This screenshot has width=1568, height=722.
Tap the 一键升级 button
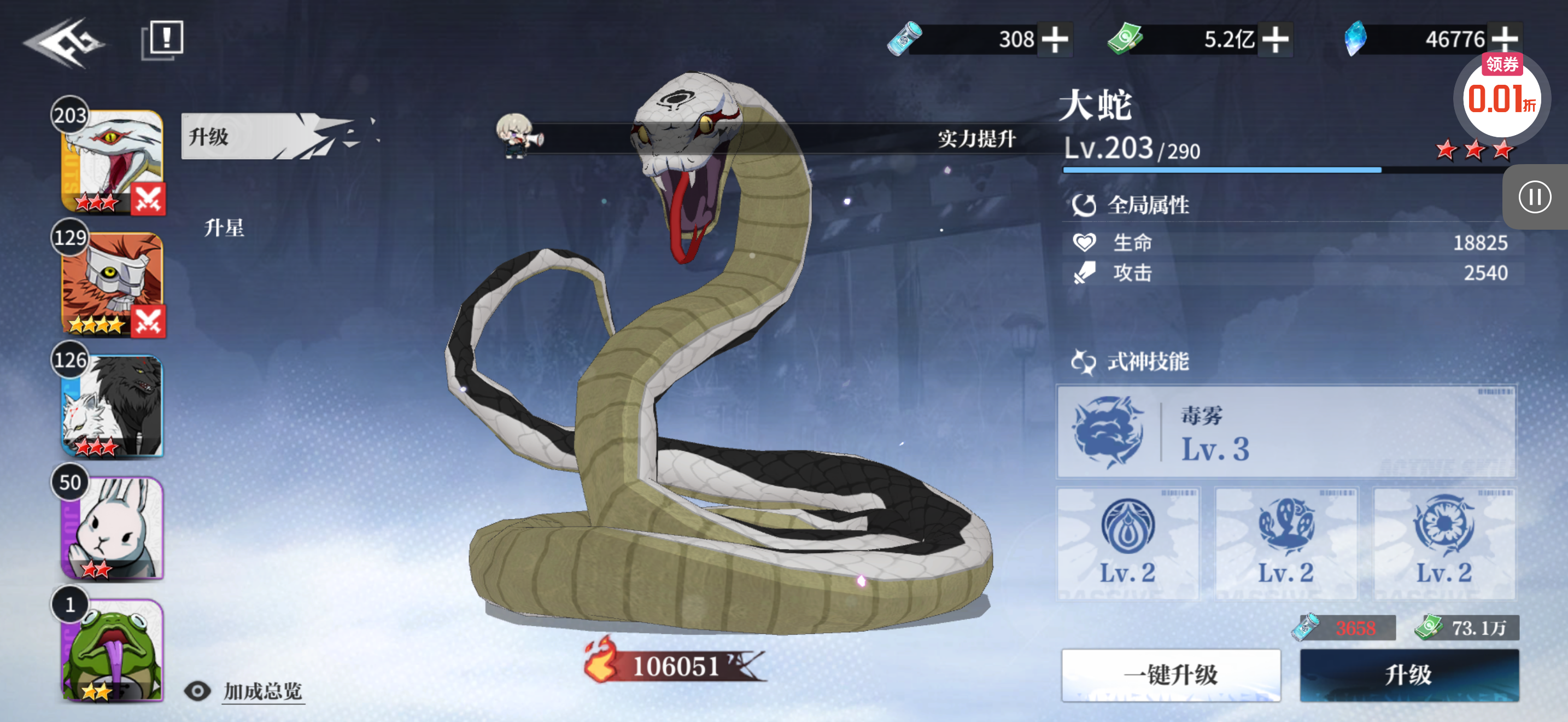[x=1171, y=674]
